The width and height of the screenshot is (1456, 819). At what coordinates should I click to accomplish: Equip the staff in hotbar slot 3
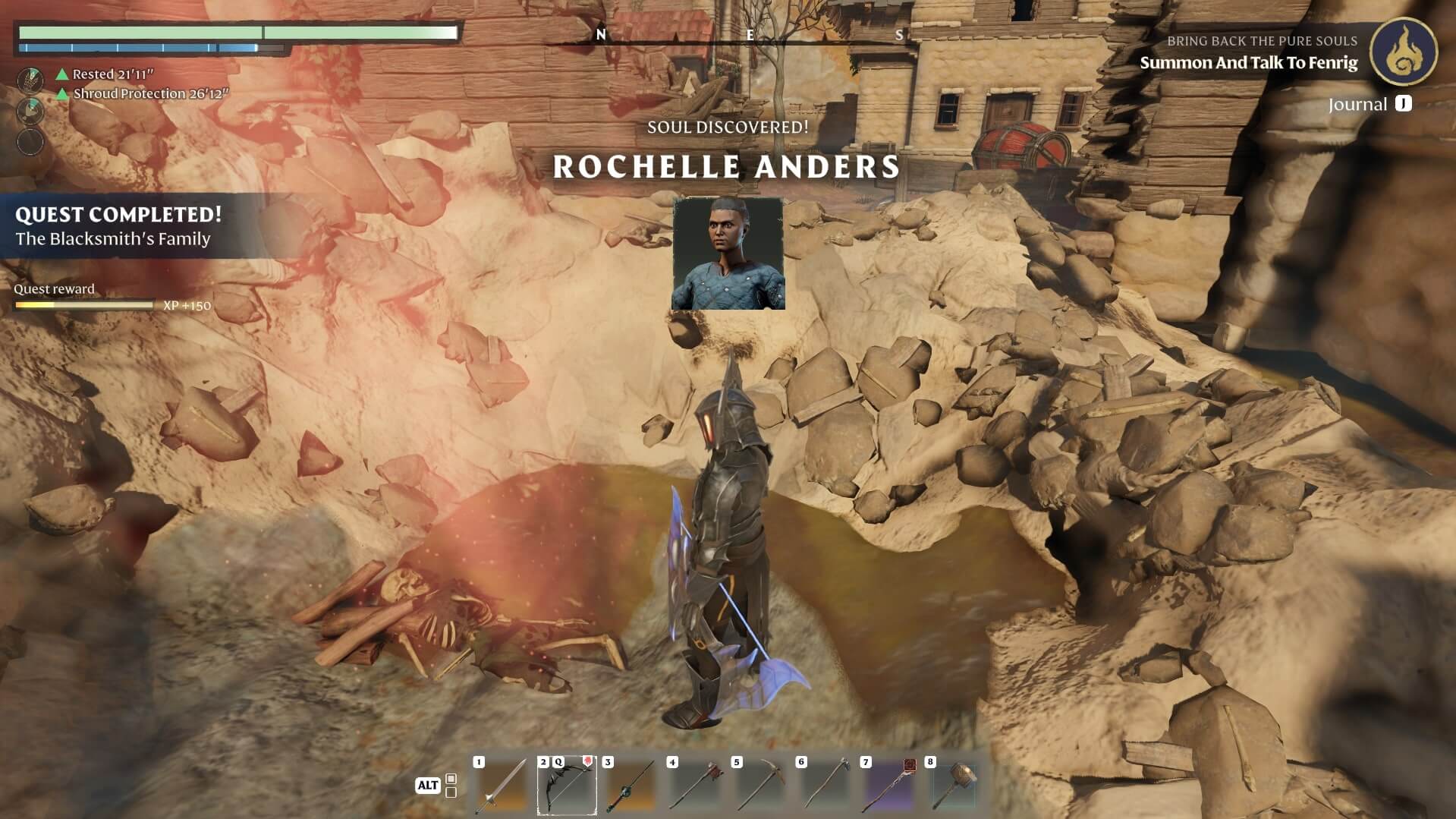[x=631, y=786]
